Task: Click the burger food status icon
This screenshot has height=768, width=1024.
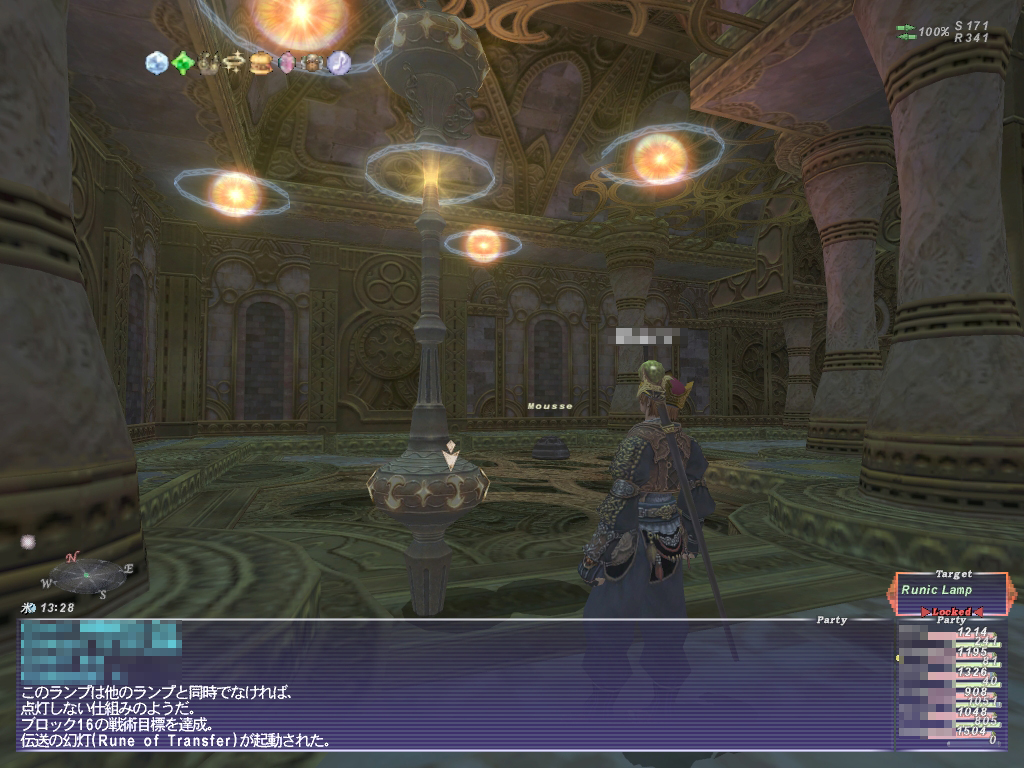Action: tap(260, 63)
